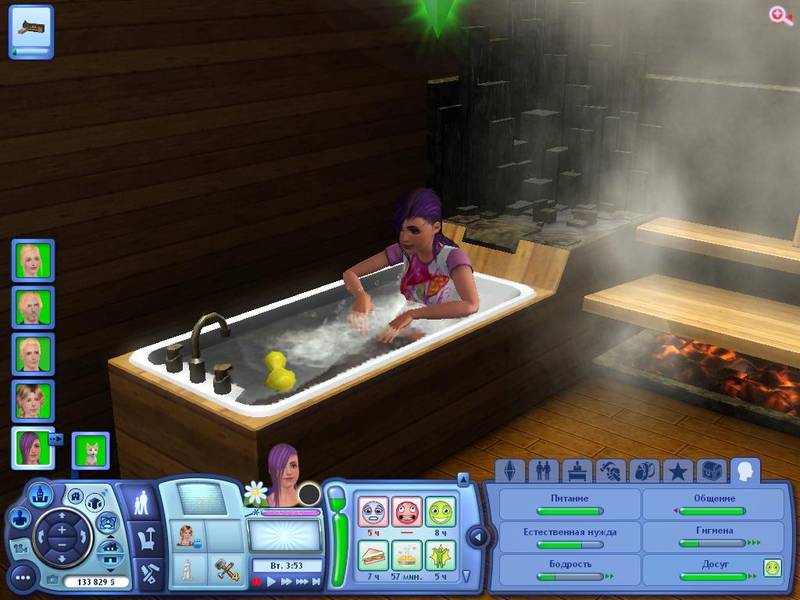The height and width of the screenshot is (600, 800).
Task: Click the sandwich moodlet icon
Action: 373,553
